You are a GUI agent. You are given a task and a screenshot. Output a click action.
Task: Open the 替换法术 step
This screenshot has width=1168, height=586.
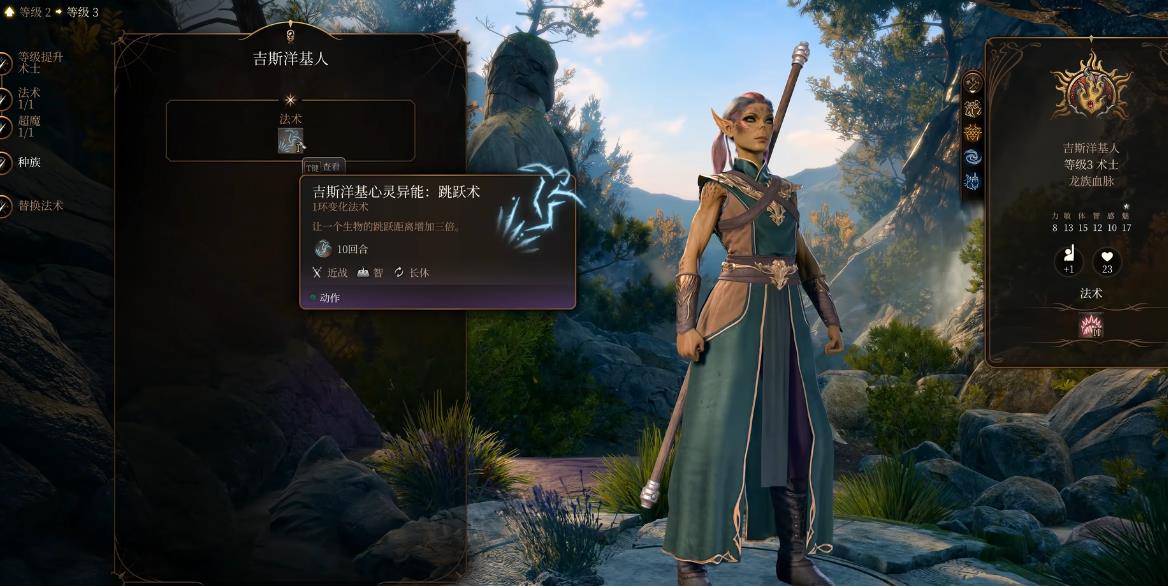click(x=38, y=205)
